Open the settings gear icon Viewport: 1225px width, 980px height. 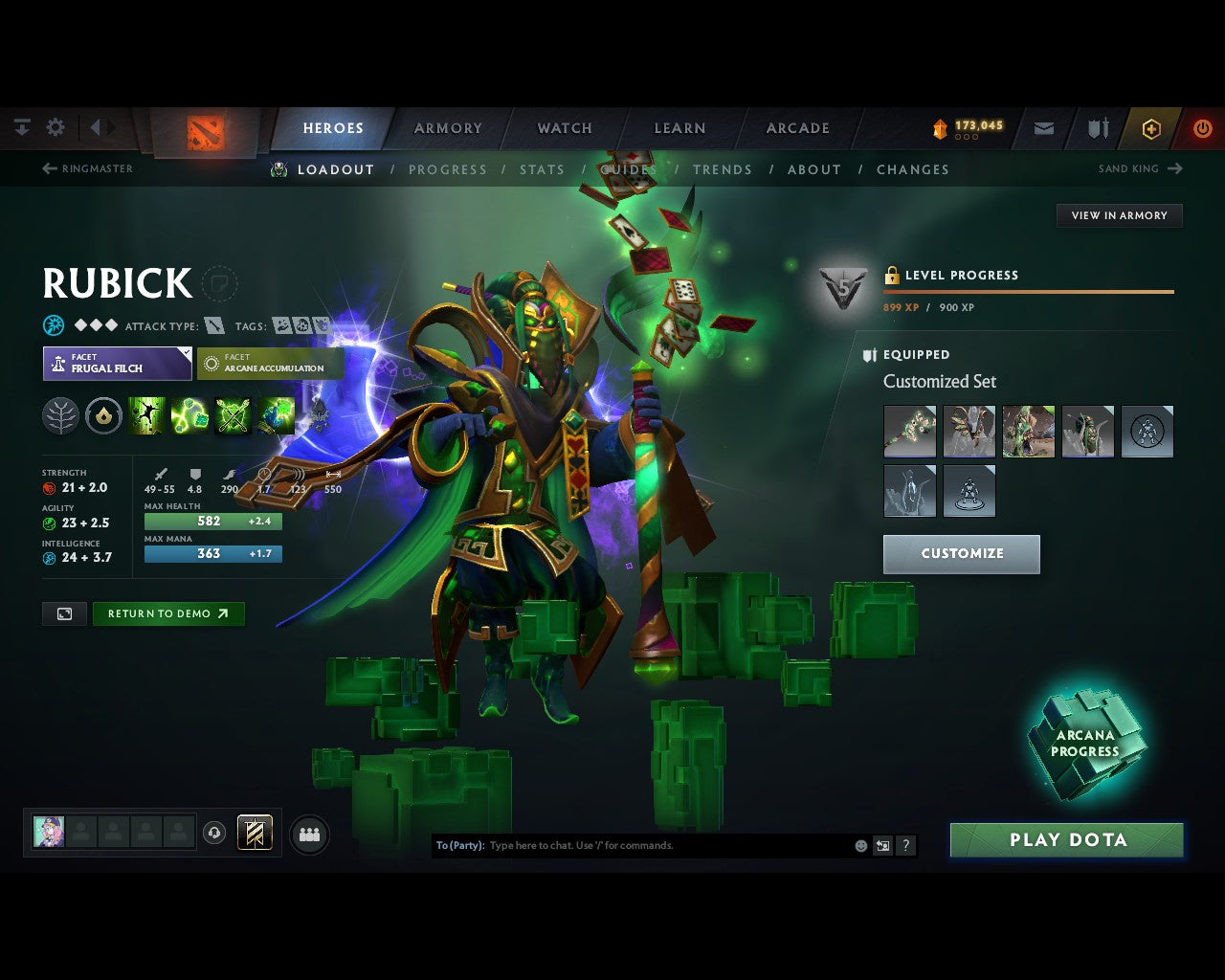pos(56,126)
